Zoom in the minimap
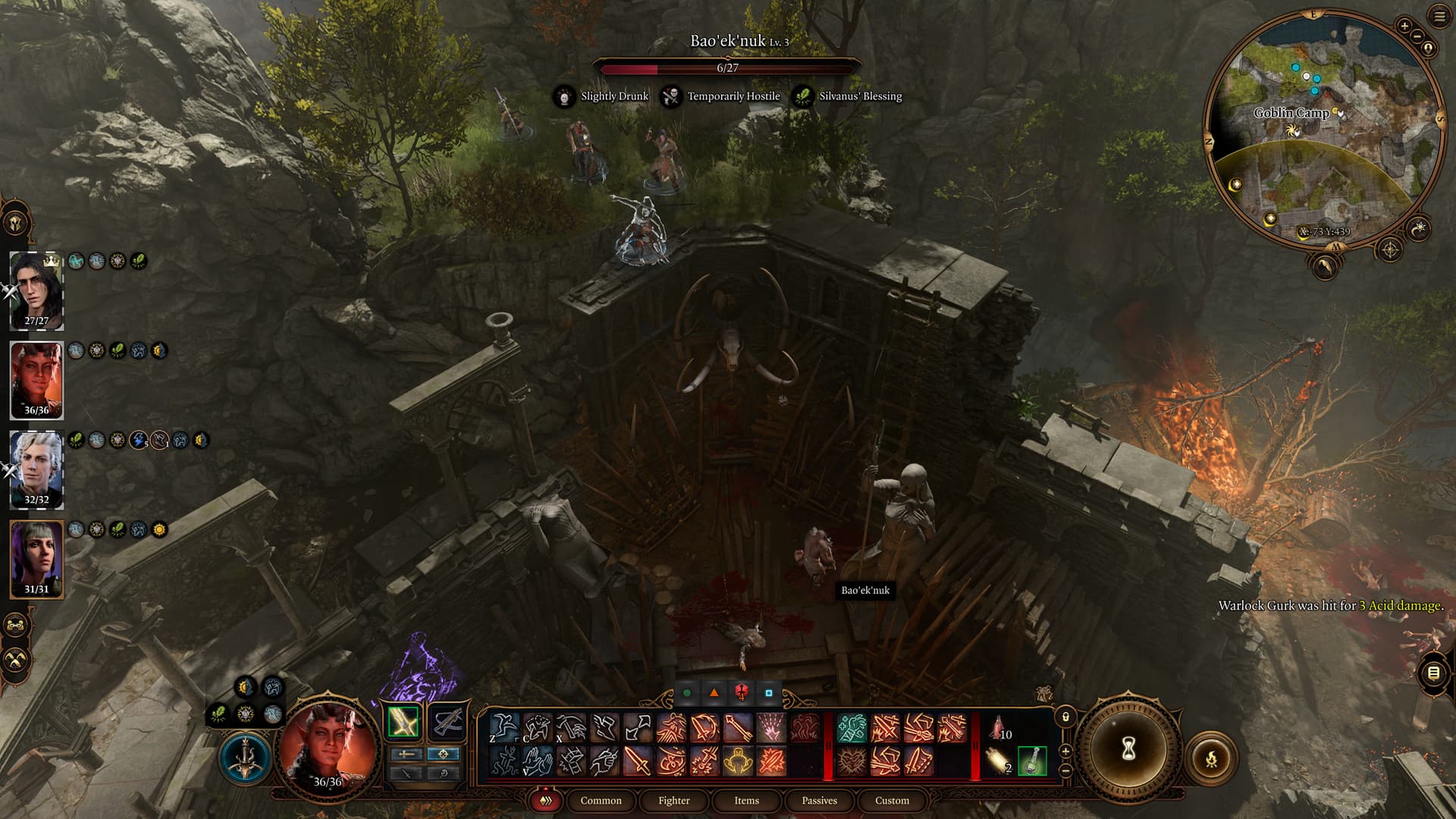 tap(1404, 26)
